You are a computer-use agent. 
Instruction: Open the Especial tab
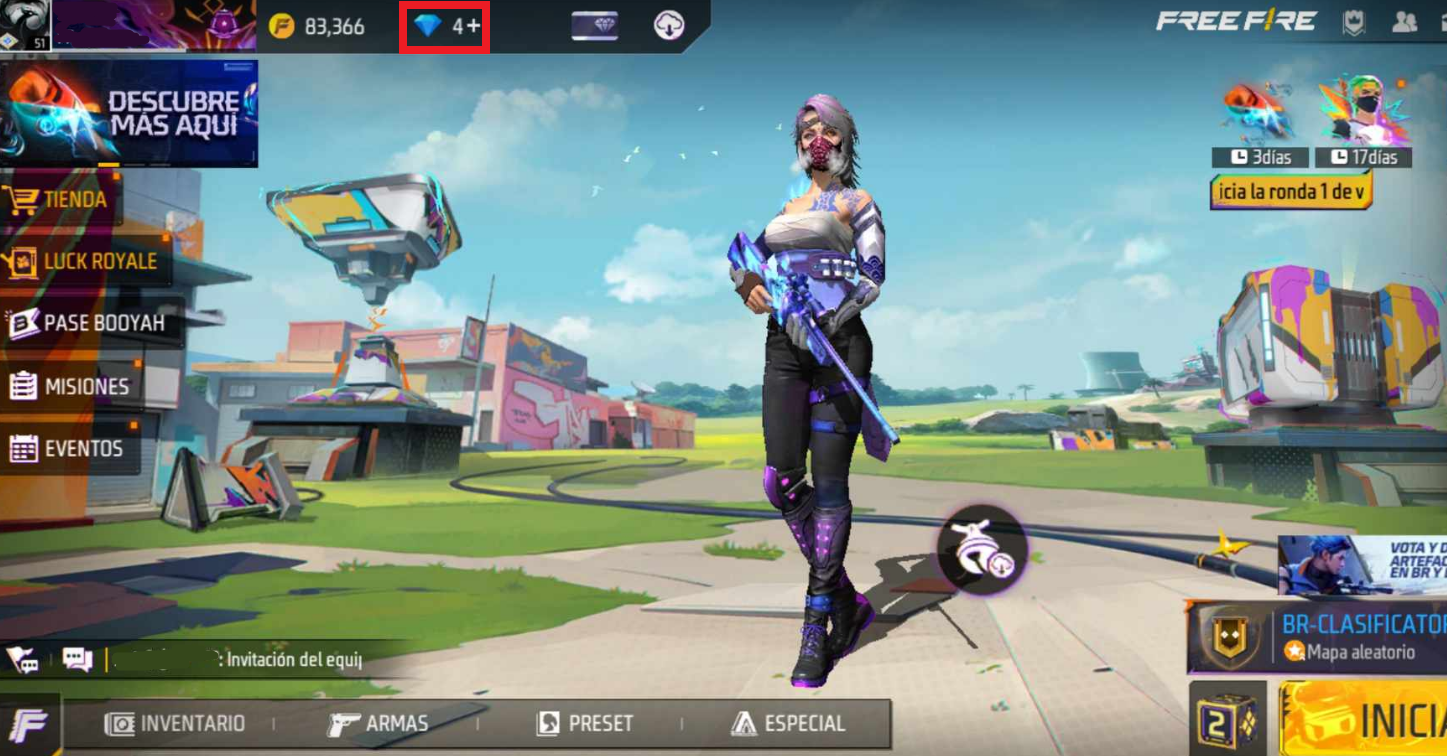coord(789,723)
